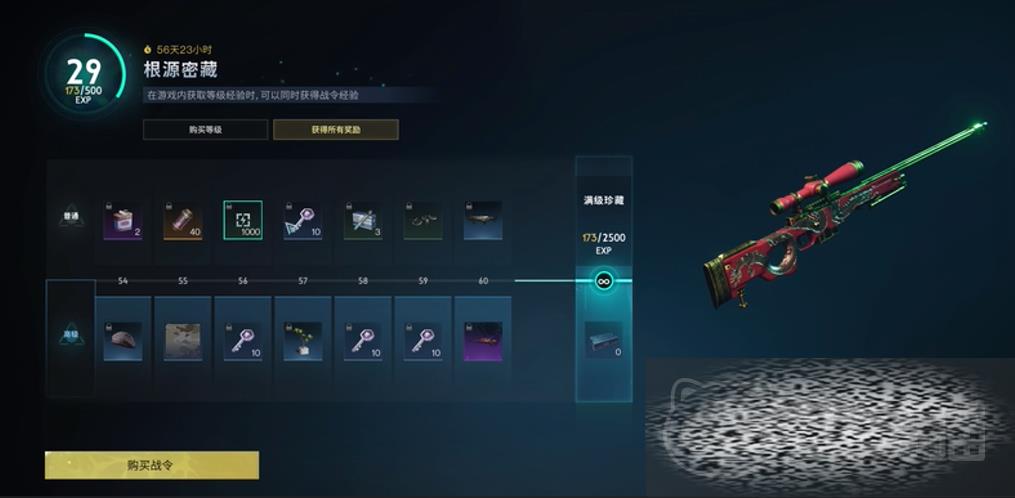
Task: Select the free tier reward with quantity 3
Action: pyautogui.click(x=363, y=220)
